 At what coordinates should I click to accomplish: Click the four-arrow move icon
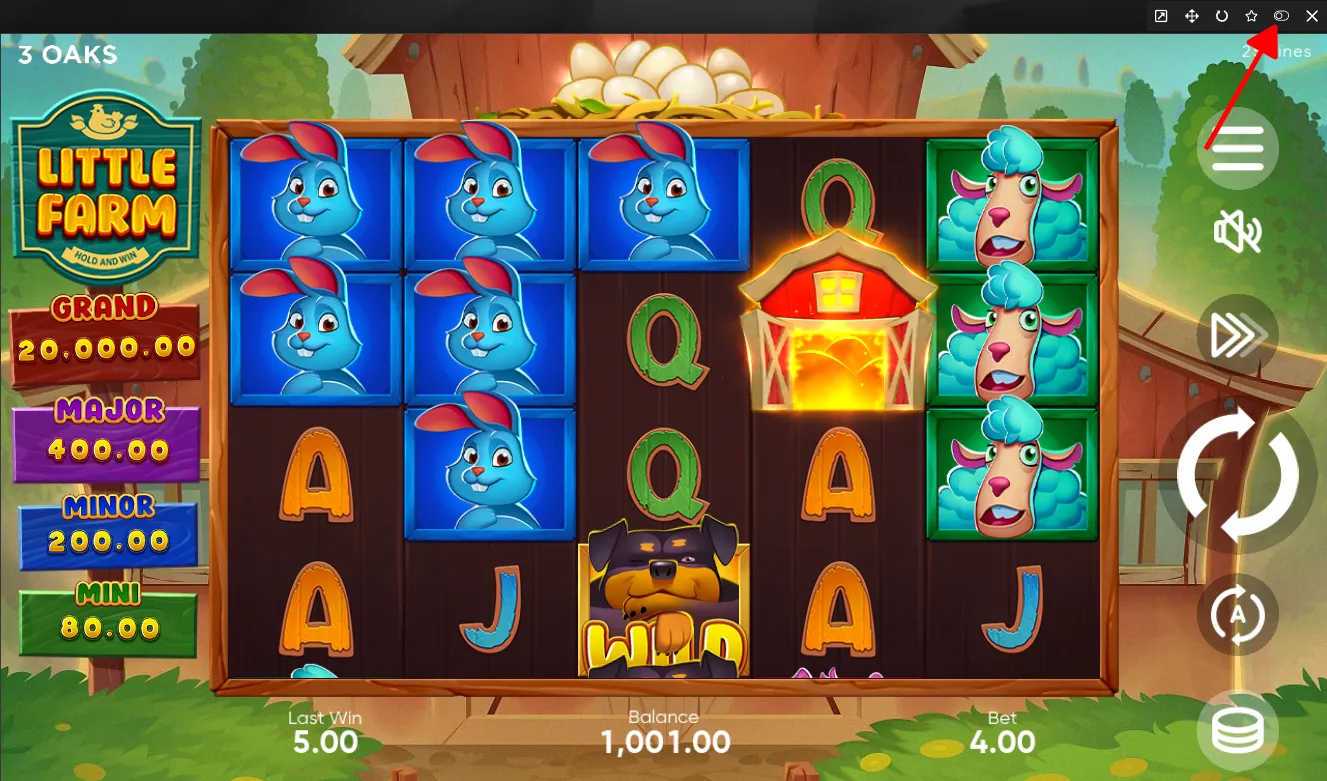(x=1191, y=16)
